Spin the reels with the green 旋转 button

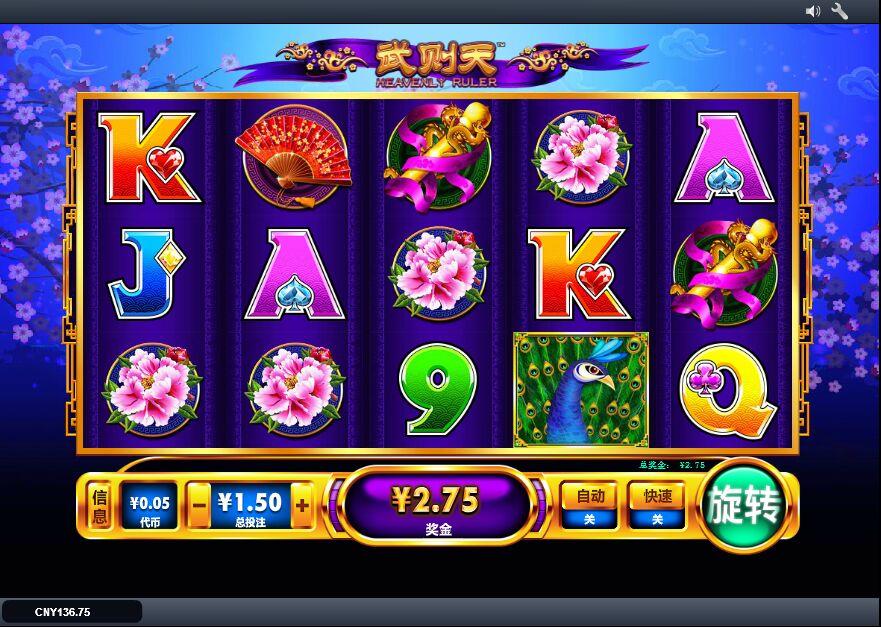pyautogui.click(x=744, y=506)
